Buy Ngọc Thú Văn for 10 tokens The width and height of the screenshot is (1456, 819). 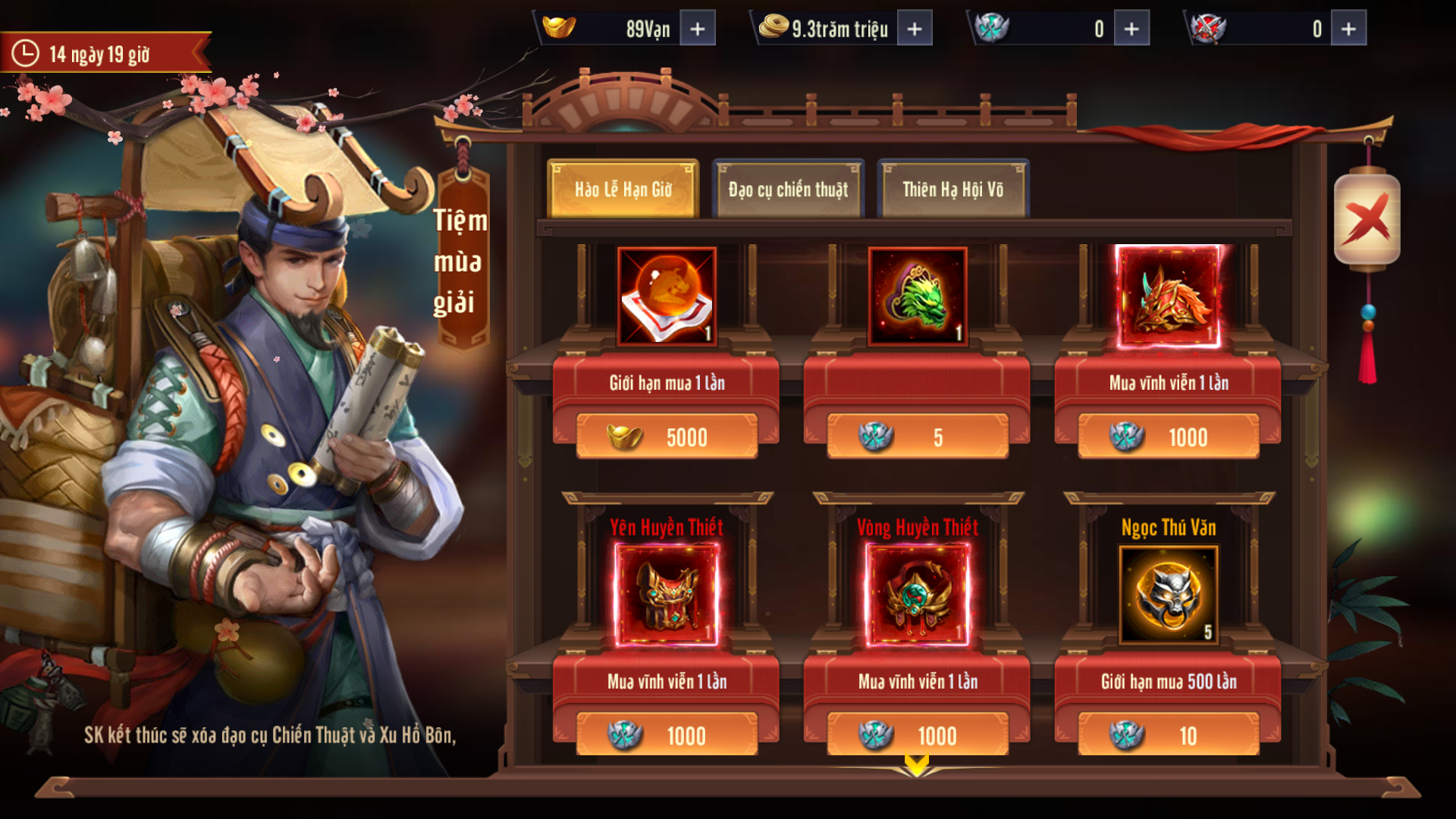click(1169, 735)
